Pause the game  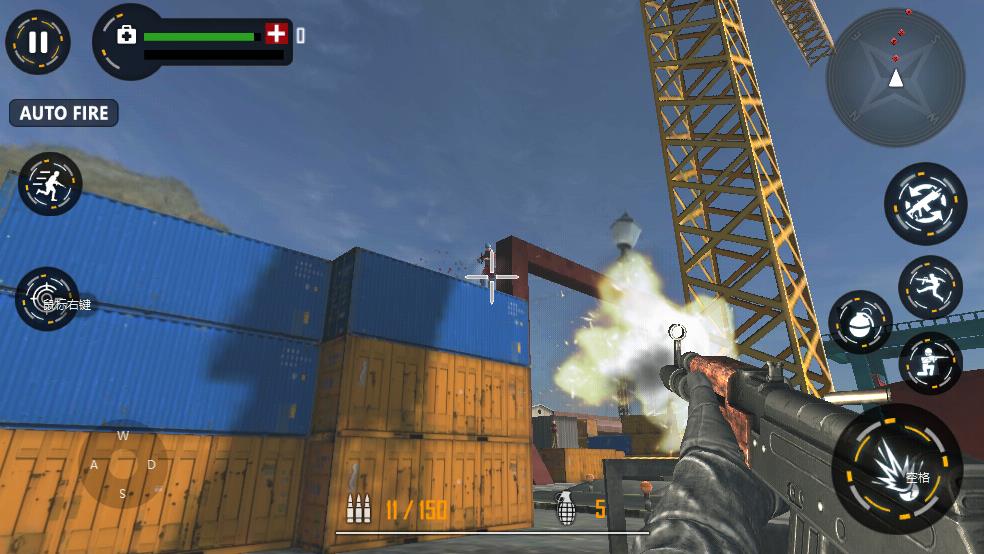(x=38, y=42)
